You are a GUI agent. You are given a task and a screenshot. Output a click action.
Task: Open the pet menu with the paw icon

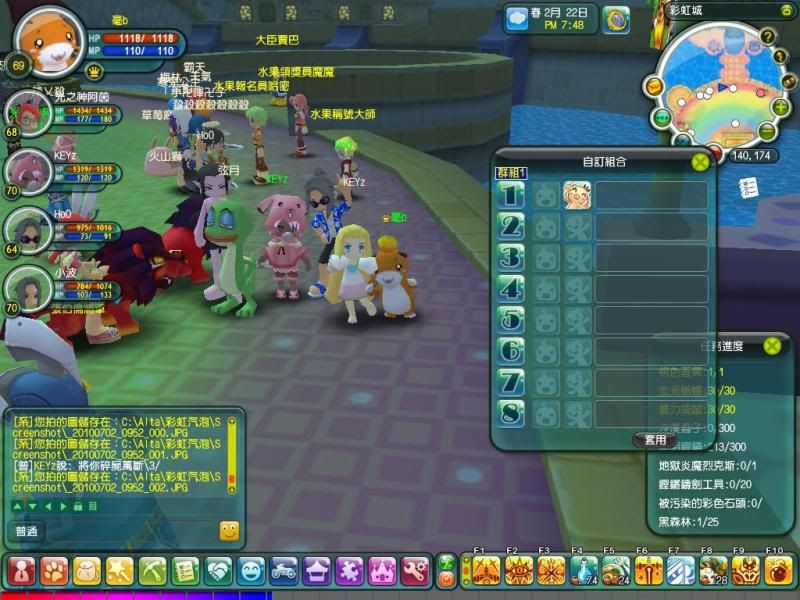click(55, 571)
